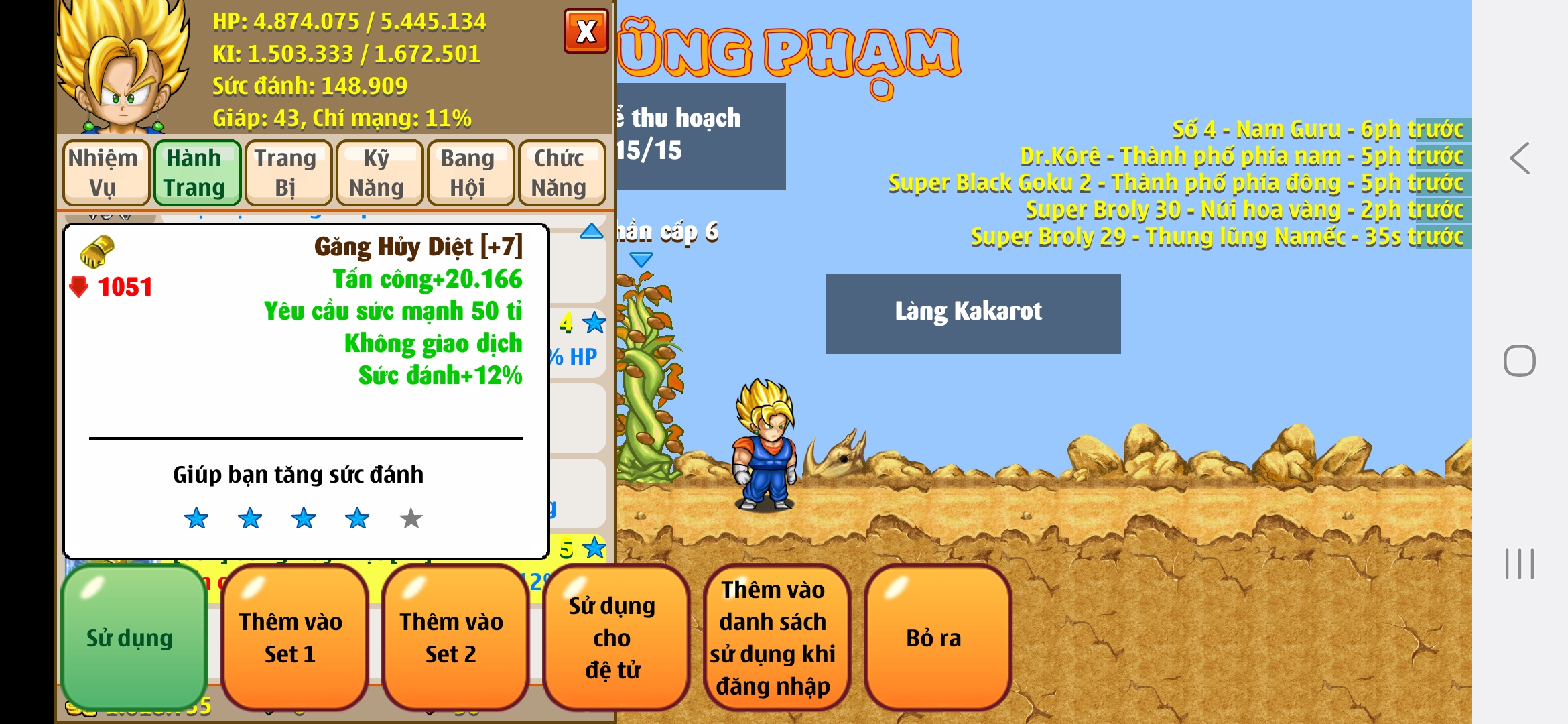Image resolution: width=1568 pixels, height=724 pixels.
Task: Tap the Android back arrow
Action: [1519, 159]
